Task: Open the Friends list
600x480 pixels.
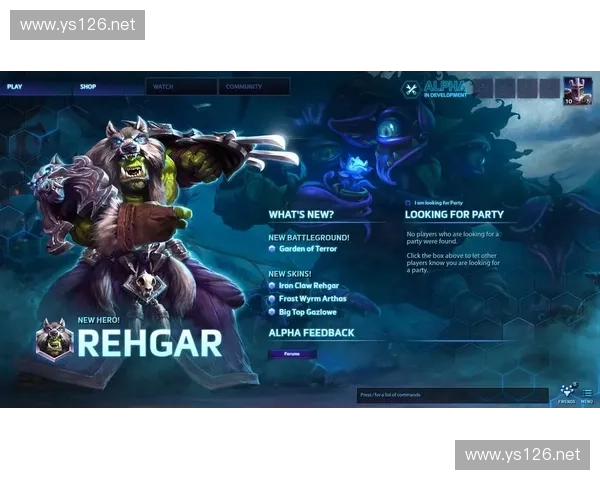Action: [x=567, y=394]
